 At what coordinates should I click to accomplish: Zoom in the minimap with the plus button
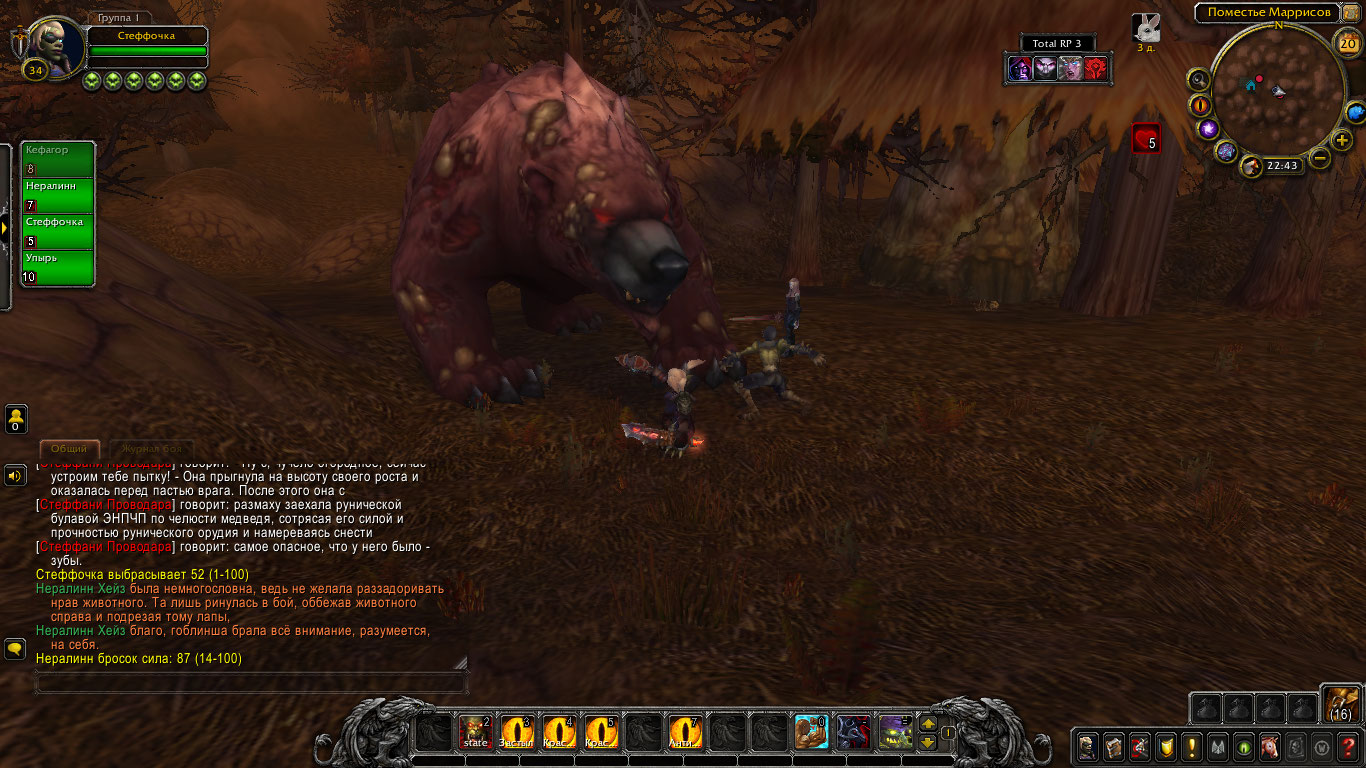1342,140
